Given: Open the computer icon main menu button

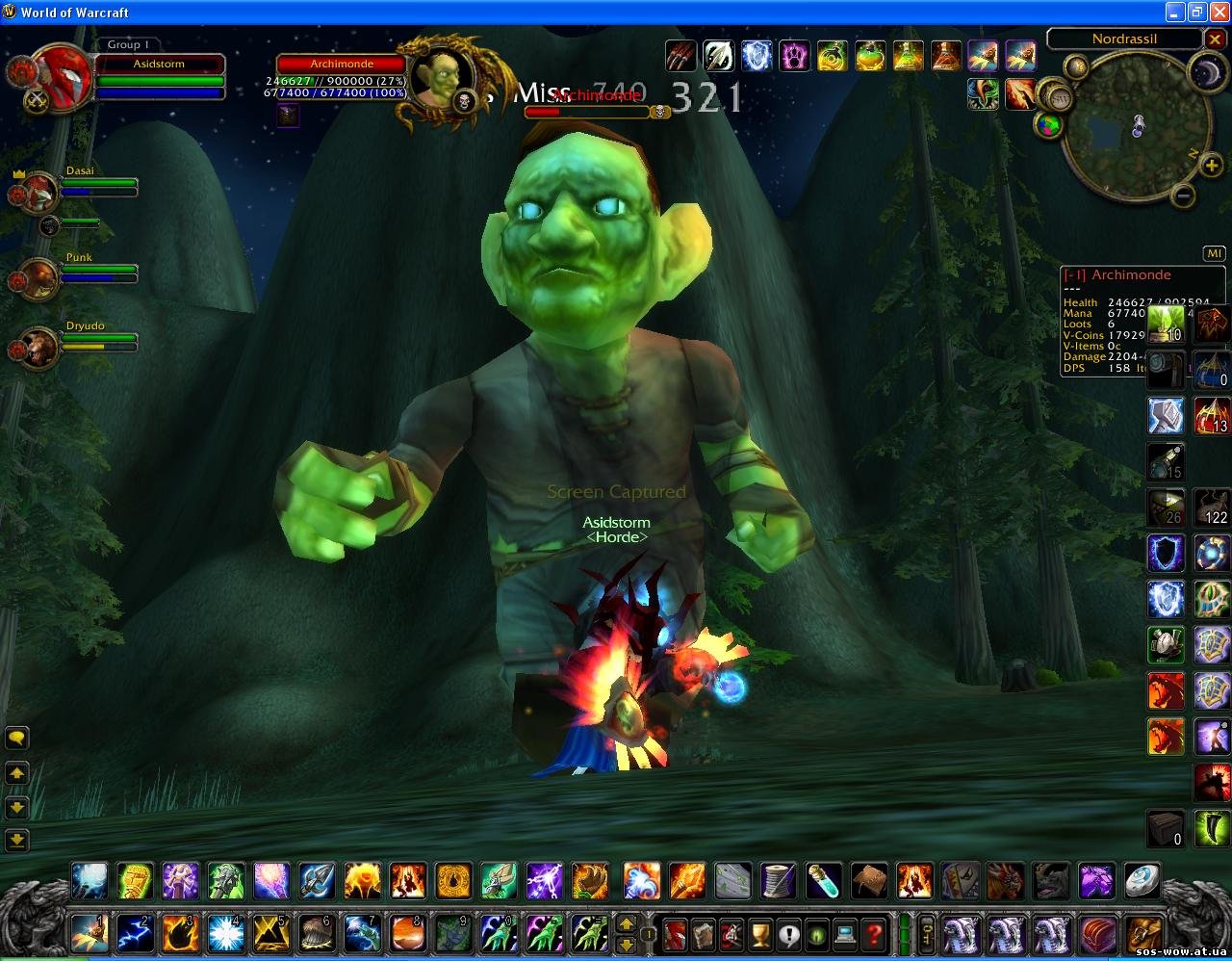Looking at the screenshot, I should 846,933.
